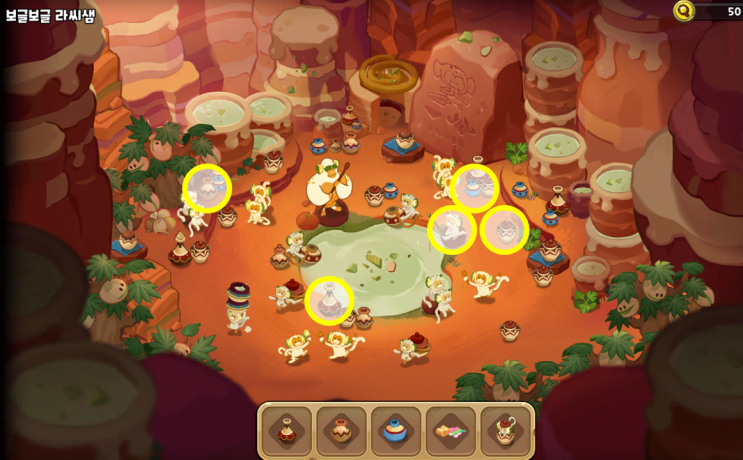
Task: Pick the colorful sweets item slot
Action: (x=451, y=430)
